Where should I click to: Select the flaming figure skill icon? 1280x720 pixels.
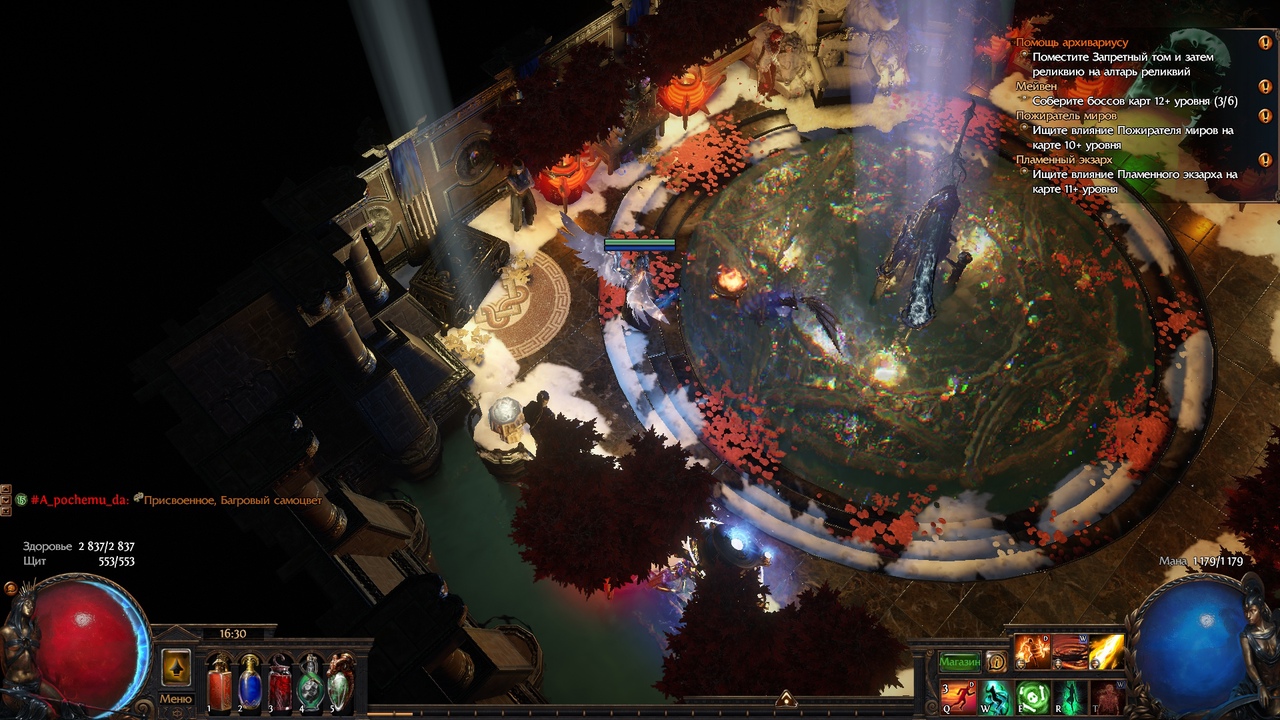pyautogui.click(x=1031, y=652)
